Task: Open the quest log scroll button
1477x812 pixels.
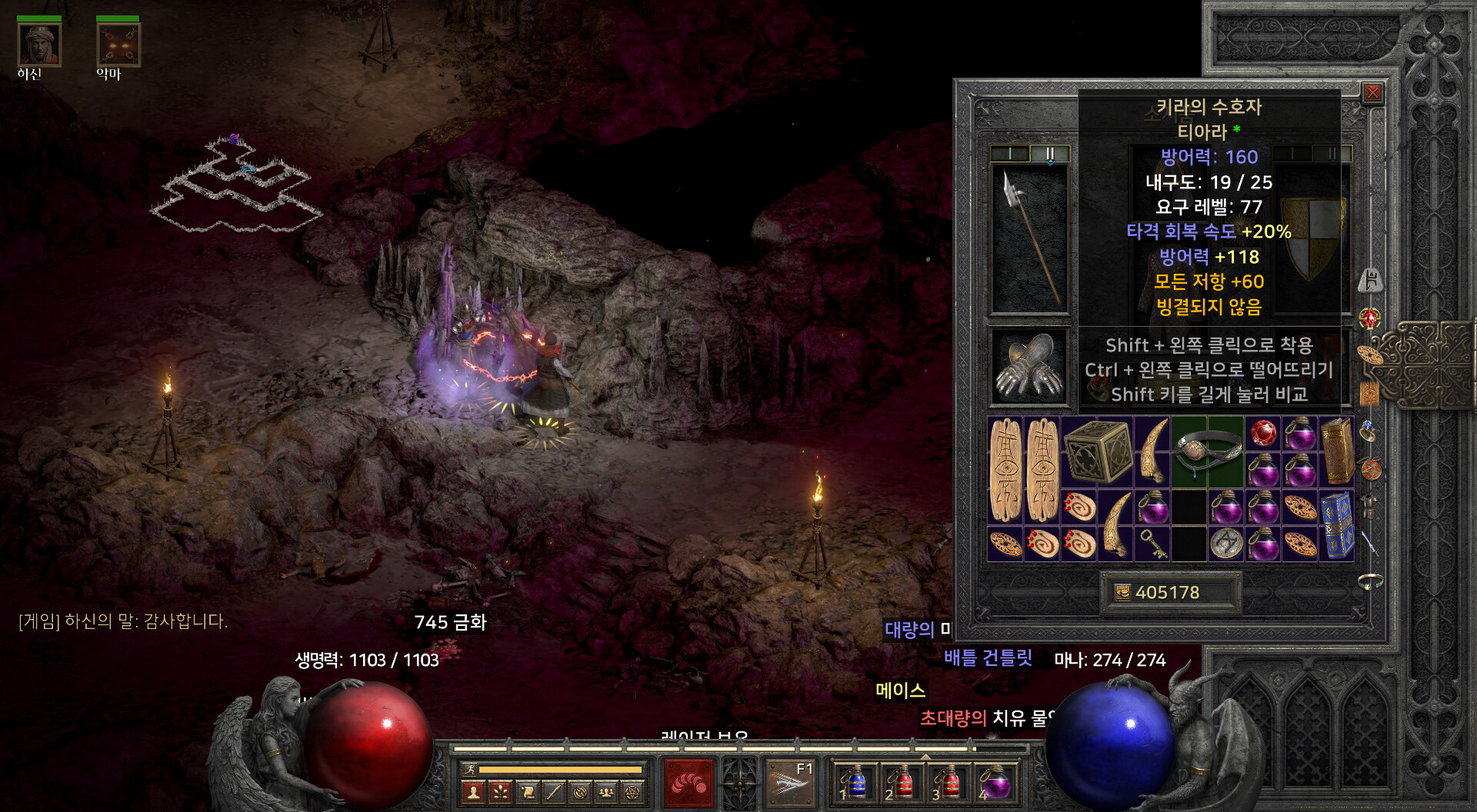Action: coord(527,792)
